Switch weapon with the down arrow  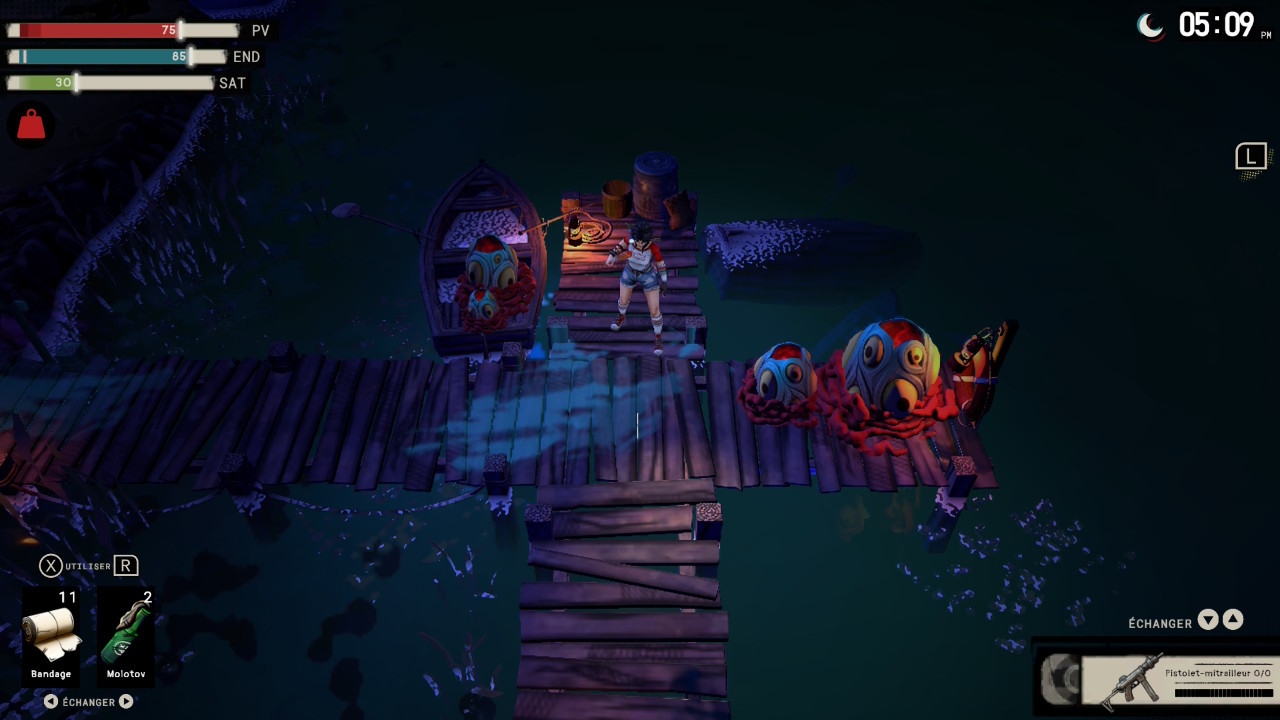click(x=1208, y=620)
